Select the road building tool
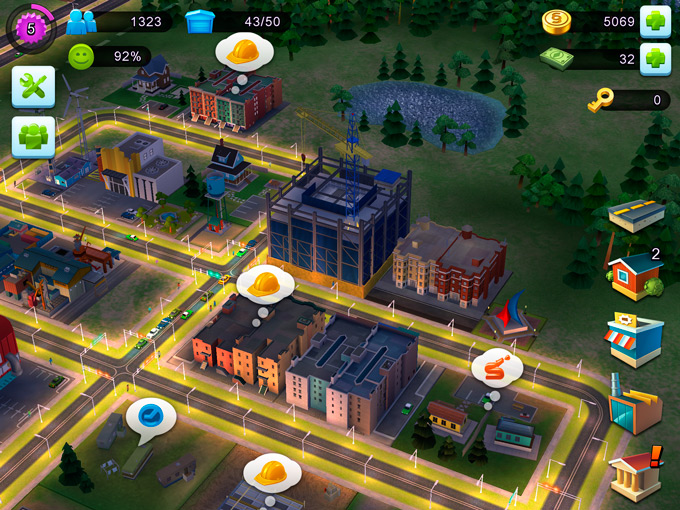Image resolution: width=680 pixels, height=510 pixels. coord(637,214)
